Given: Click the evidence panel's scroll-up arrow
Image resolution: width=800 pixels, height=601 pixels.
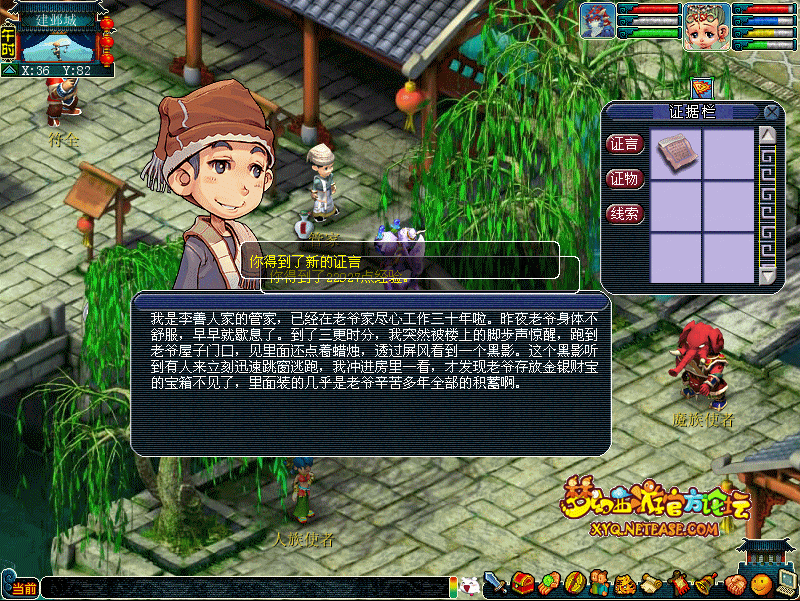Looking at the screenshot, I should point(768,135).
